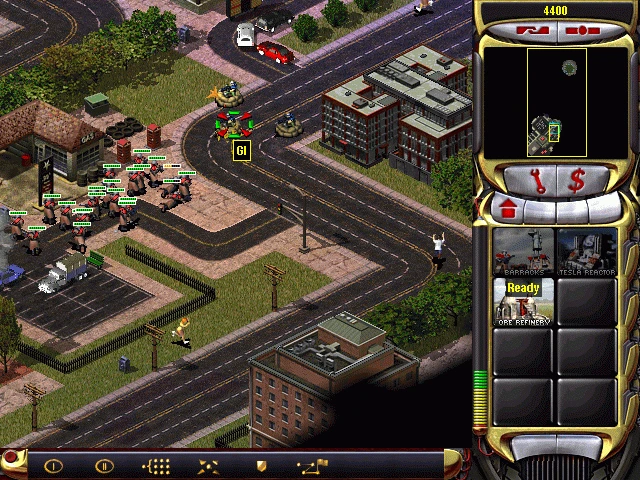Screen dimensions: 640x480
Task: Switch to the red structures build tab
Action: point(506,210)
